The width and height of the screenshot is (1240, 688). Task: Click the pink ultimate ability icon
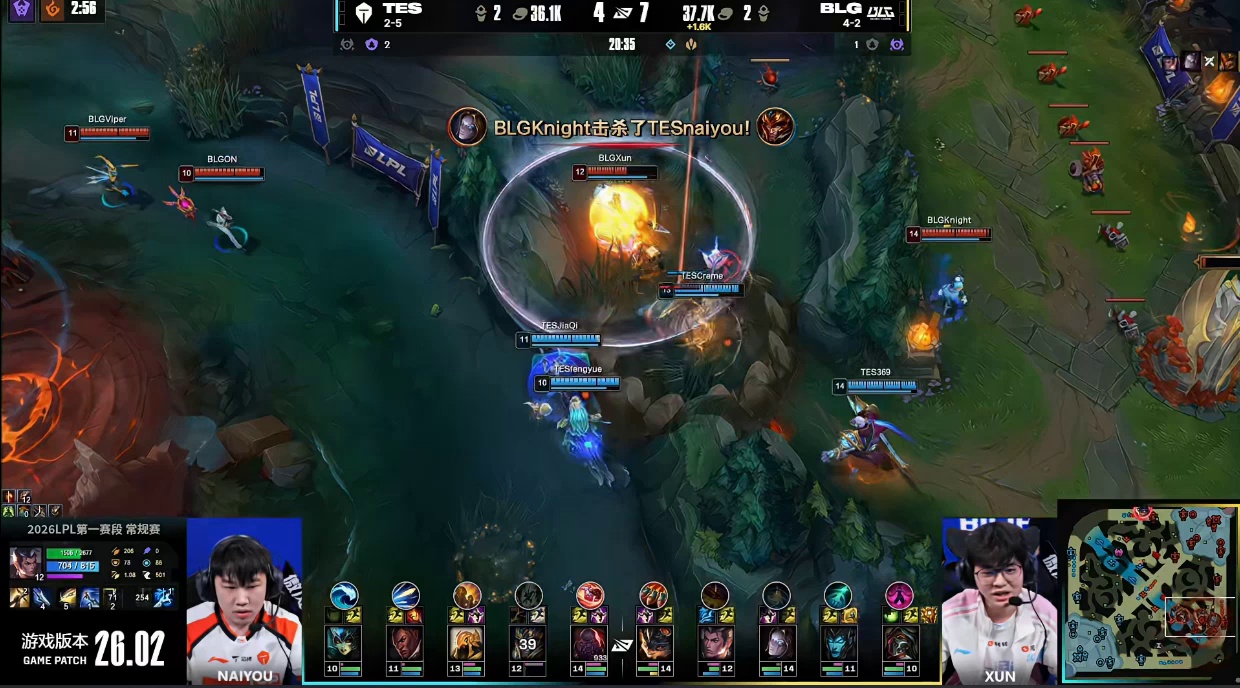click(x=899, y=596)
